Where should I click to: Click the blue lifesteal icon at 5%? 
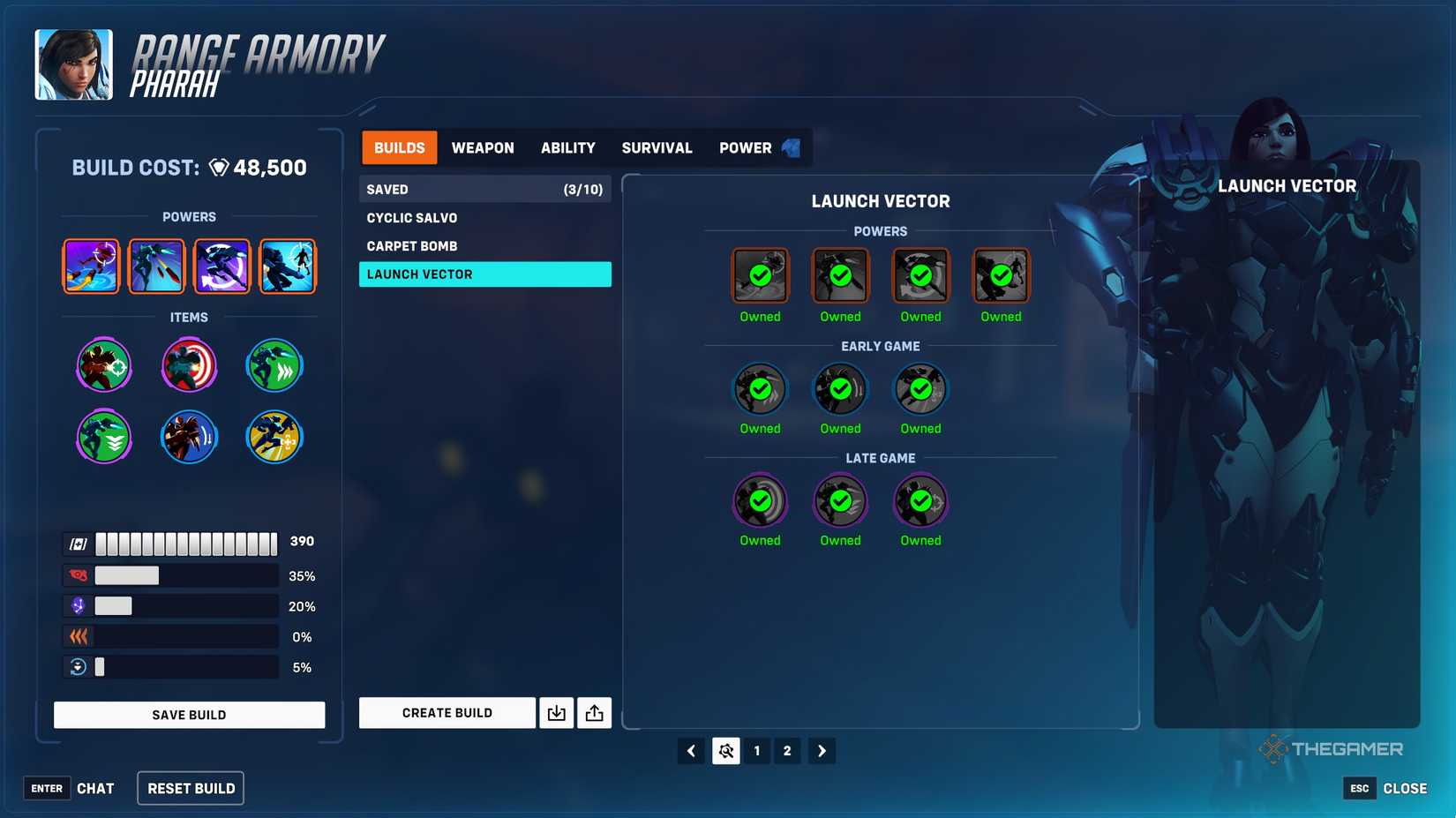[x=78, y=667]
